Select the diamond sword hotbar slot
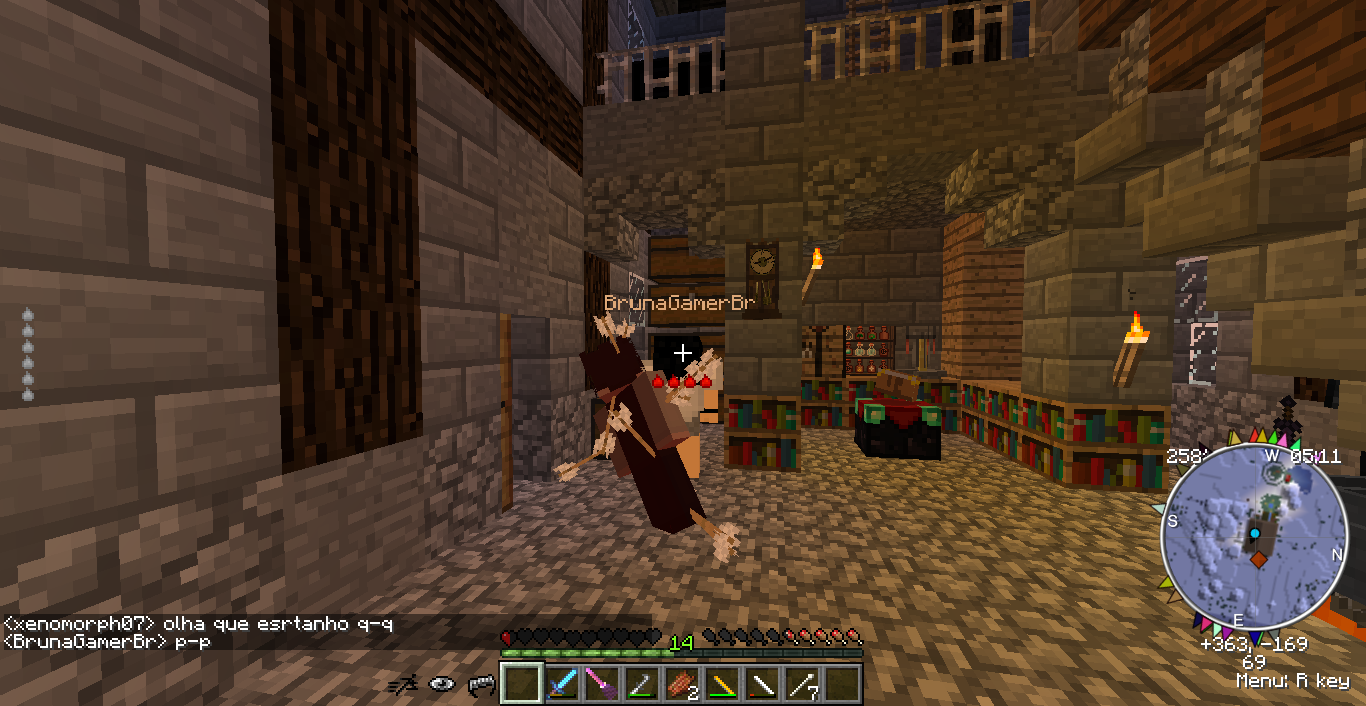1366x706 pixels. tap(561, 684)
